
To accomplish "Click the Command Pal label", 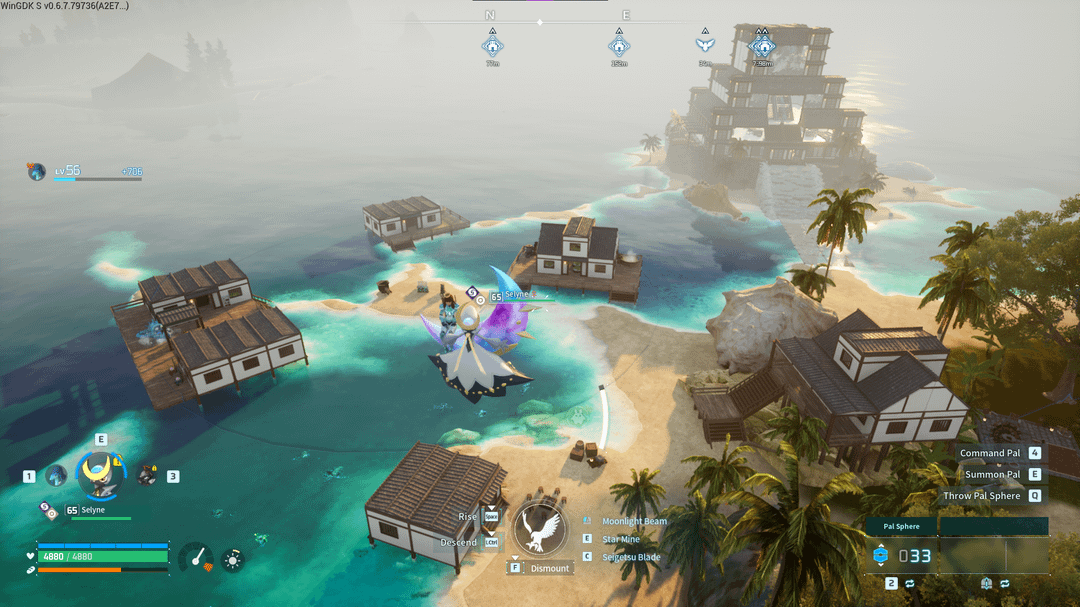I will pos(990,453).
